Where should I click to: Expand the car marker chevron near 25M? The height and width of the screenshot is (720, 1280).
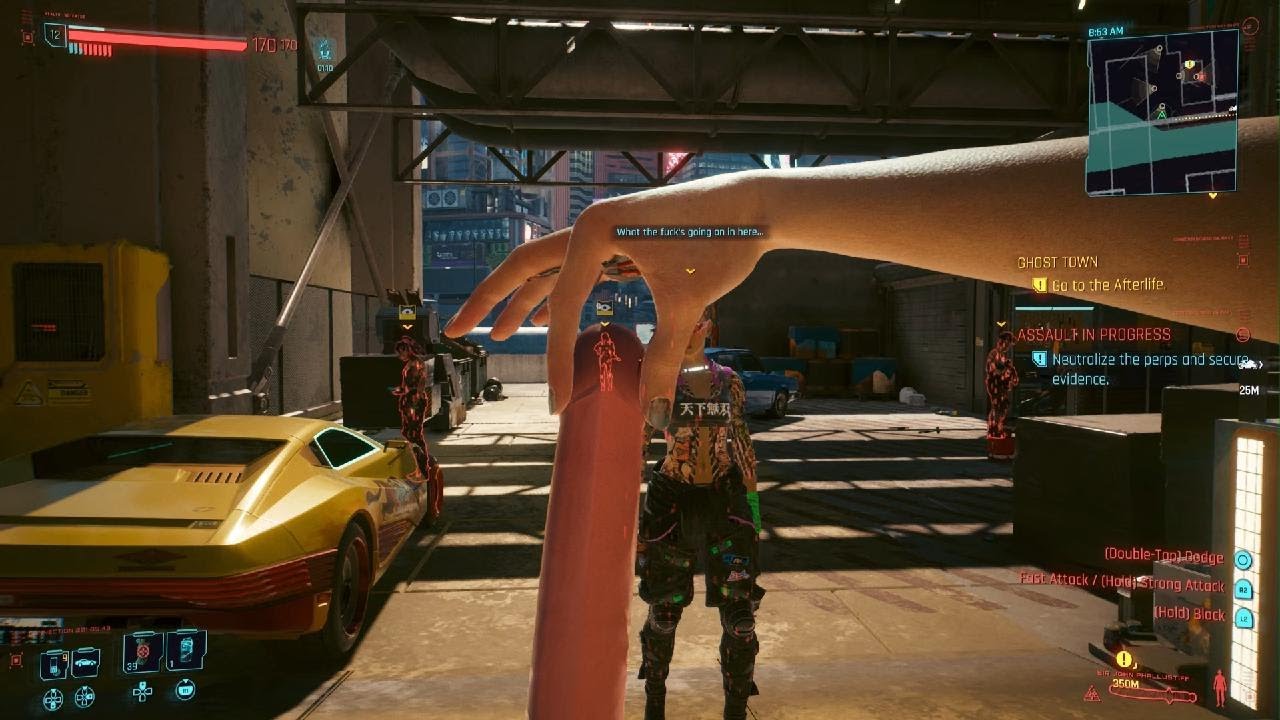click(1261, 364)
